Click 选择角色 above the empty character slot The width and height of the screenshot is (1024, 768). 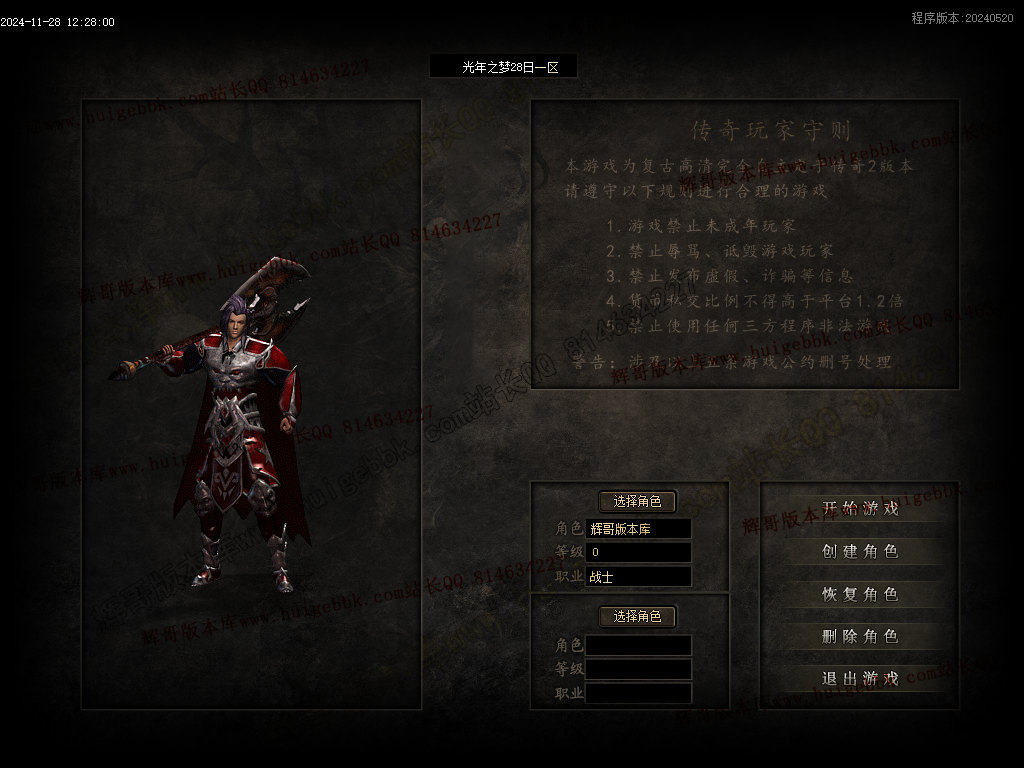[637, 616]
